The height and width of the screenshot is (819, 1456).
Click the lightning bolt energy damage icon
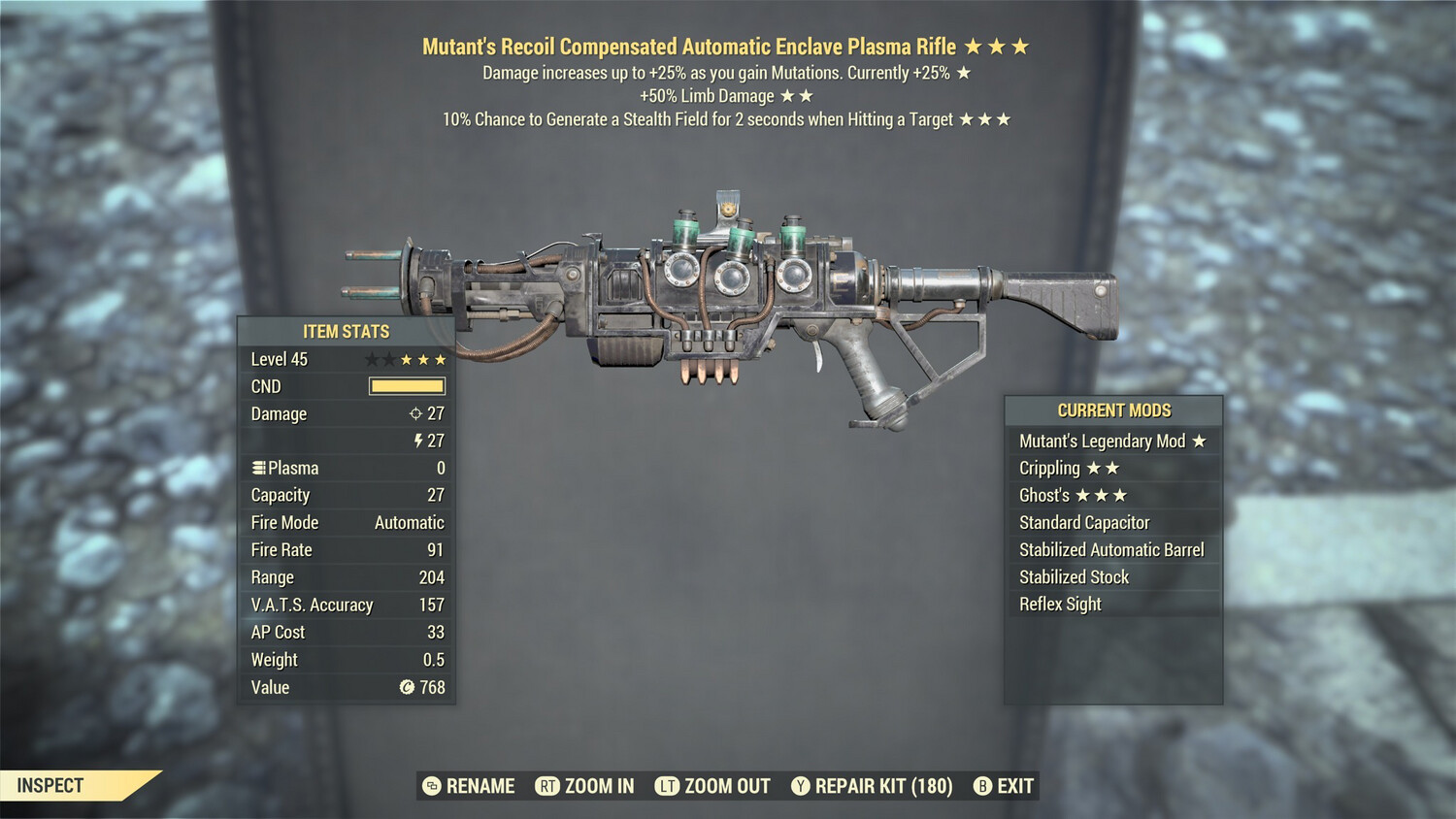coord(417,441)
